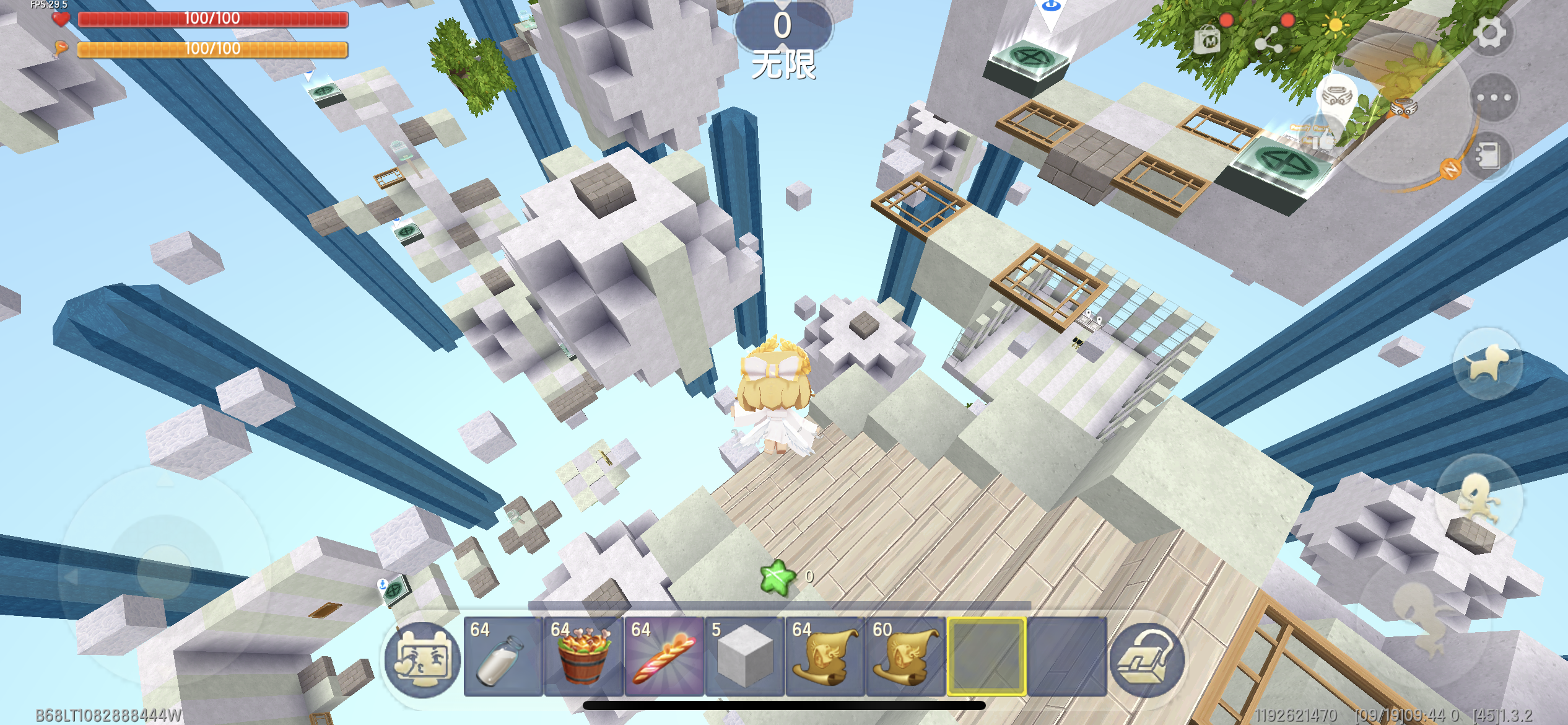Viewport: 1568px width, 725px height.
Task: Choose the baguette hotbar slot
Action: coord(664,657)
